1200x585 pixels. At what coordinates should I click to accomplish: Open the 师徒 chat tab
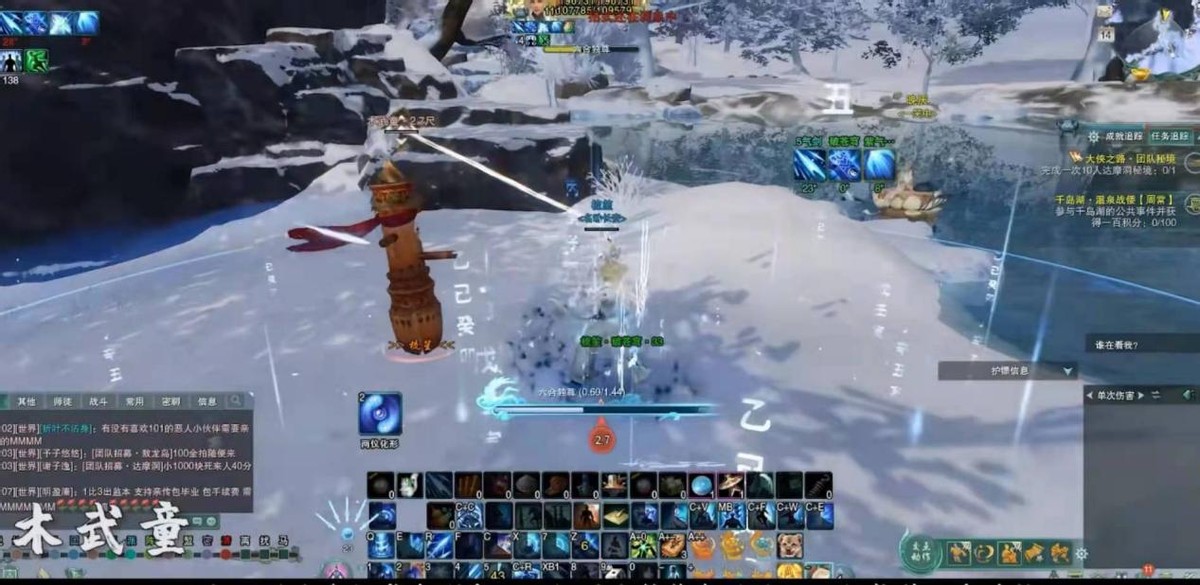click(62, 401)
